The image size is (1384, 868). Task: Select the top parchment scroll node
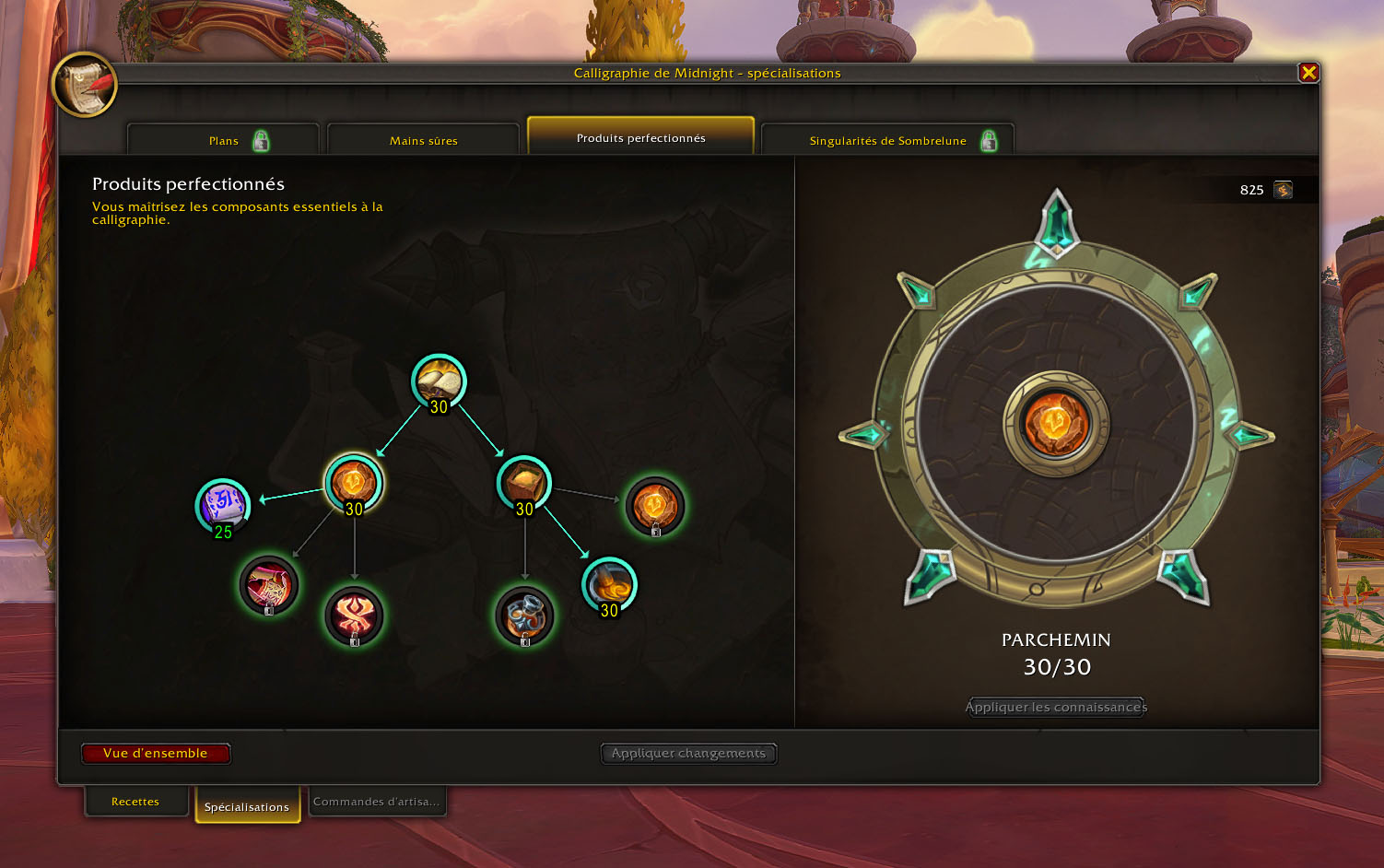(439, 381)
